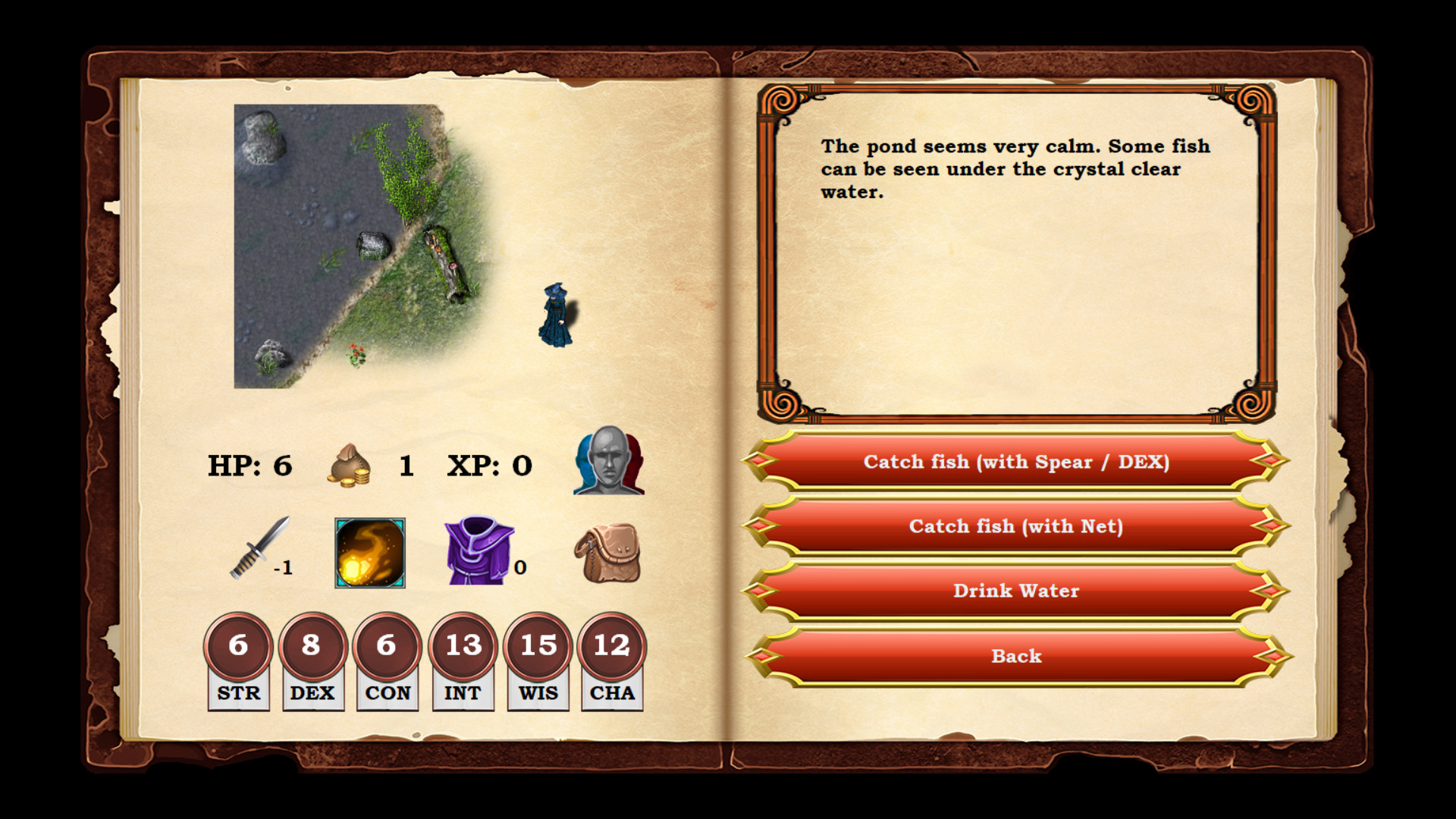Click the WIS stat badge showing 15
The image size is (1456, 819).
(538, 647)
